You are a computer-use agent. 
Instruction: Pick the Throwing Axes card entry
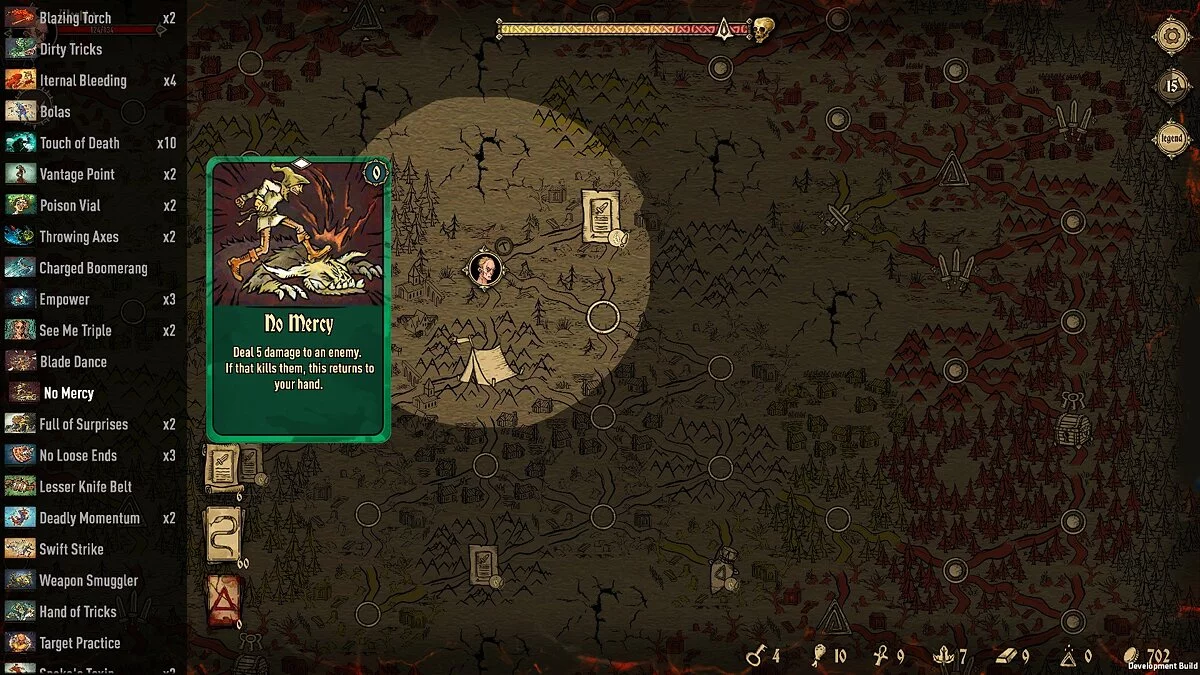click(78, 237)
